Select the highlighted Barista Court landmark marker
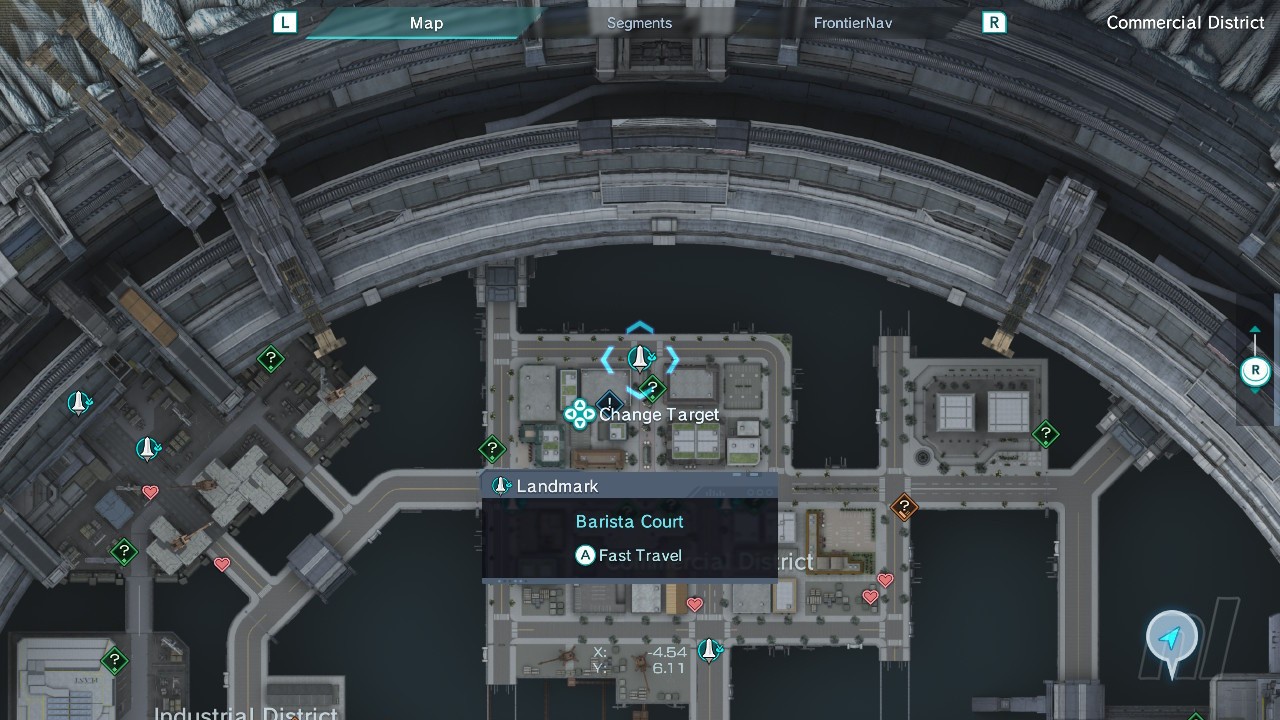This screenshot has width=1280, height=720. 640,357
